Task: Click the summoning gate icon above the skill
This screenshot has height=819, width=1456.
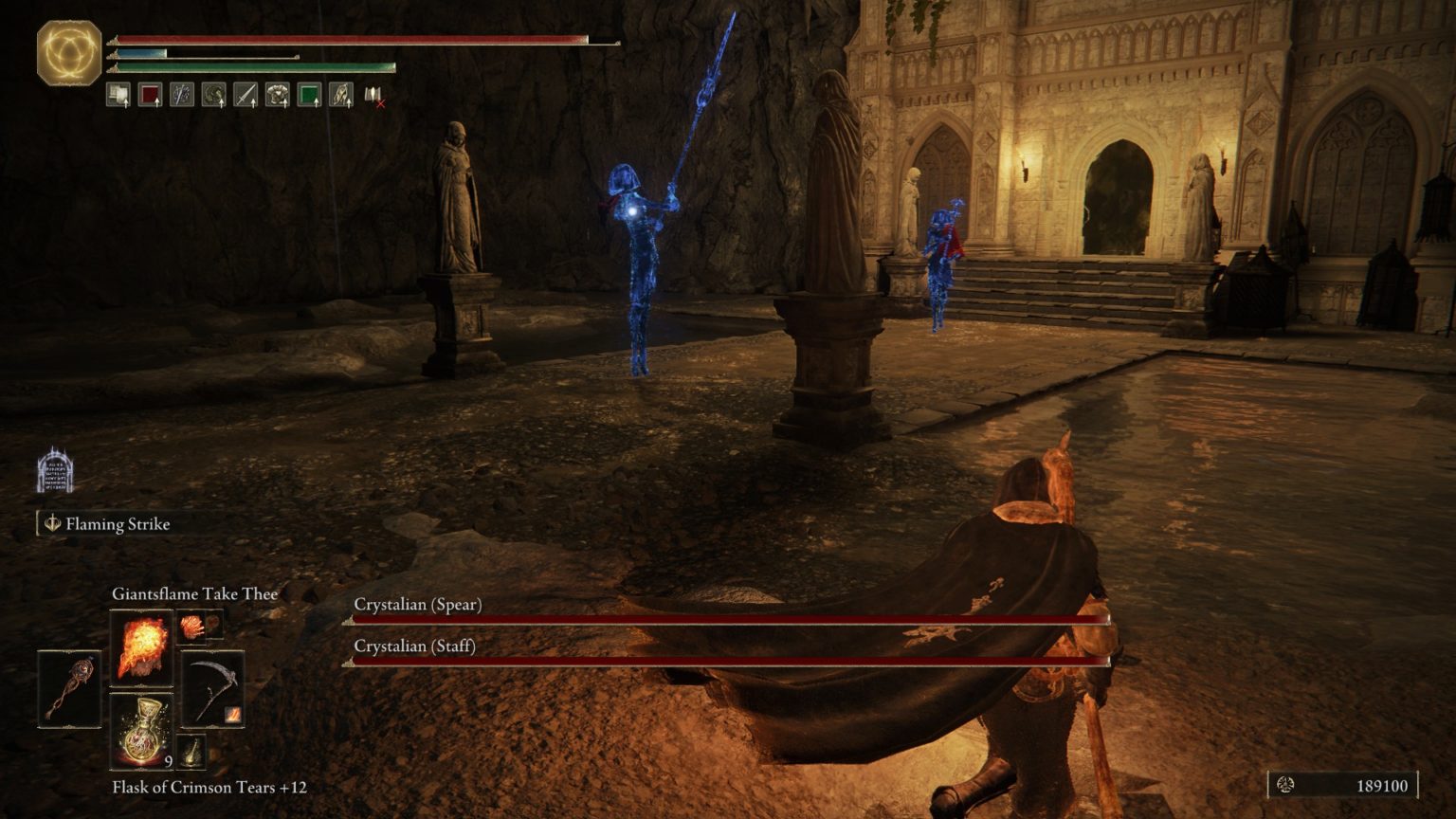Action: pos(55,471)
